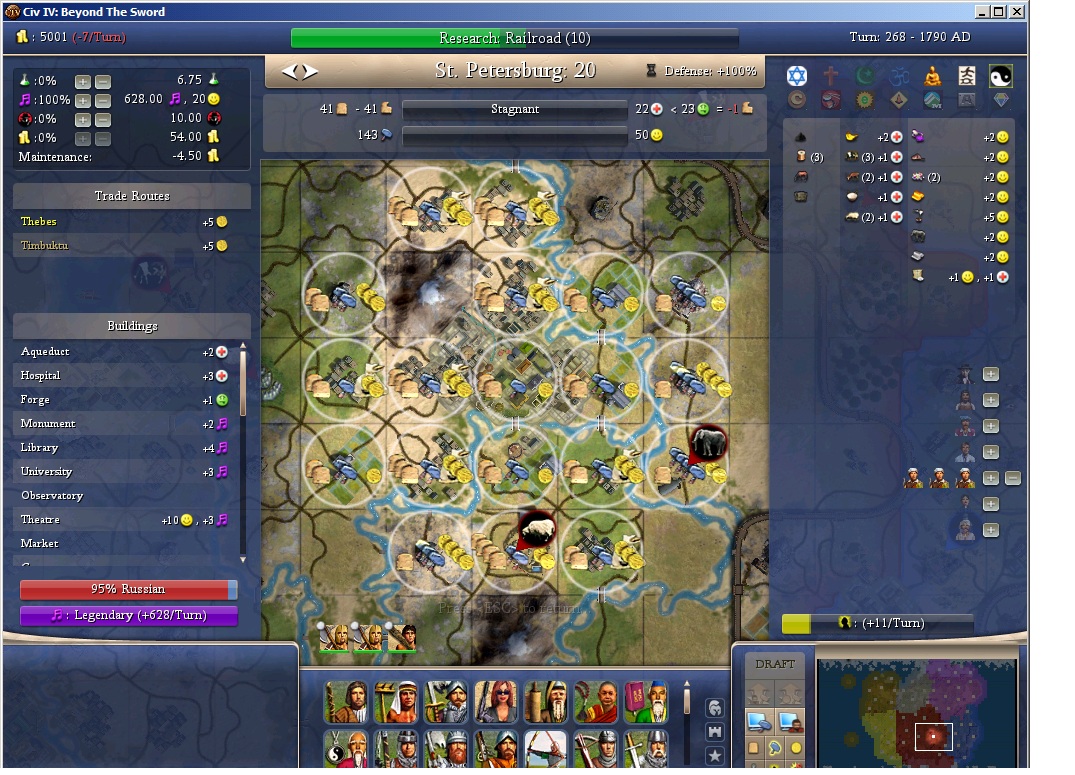
Task: Choose the woman with sunglasses unit portrait
Action: click(x=495, y=702)
